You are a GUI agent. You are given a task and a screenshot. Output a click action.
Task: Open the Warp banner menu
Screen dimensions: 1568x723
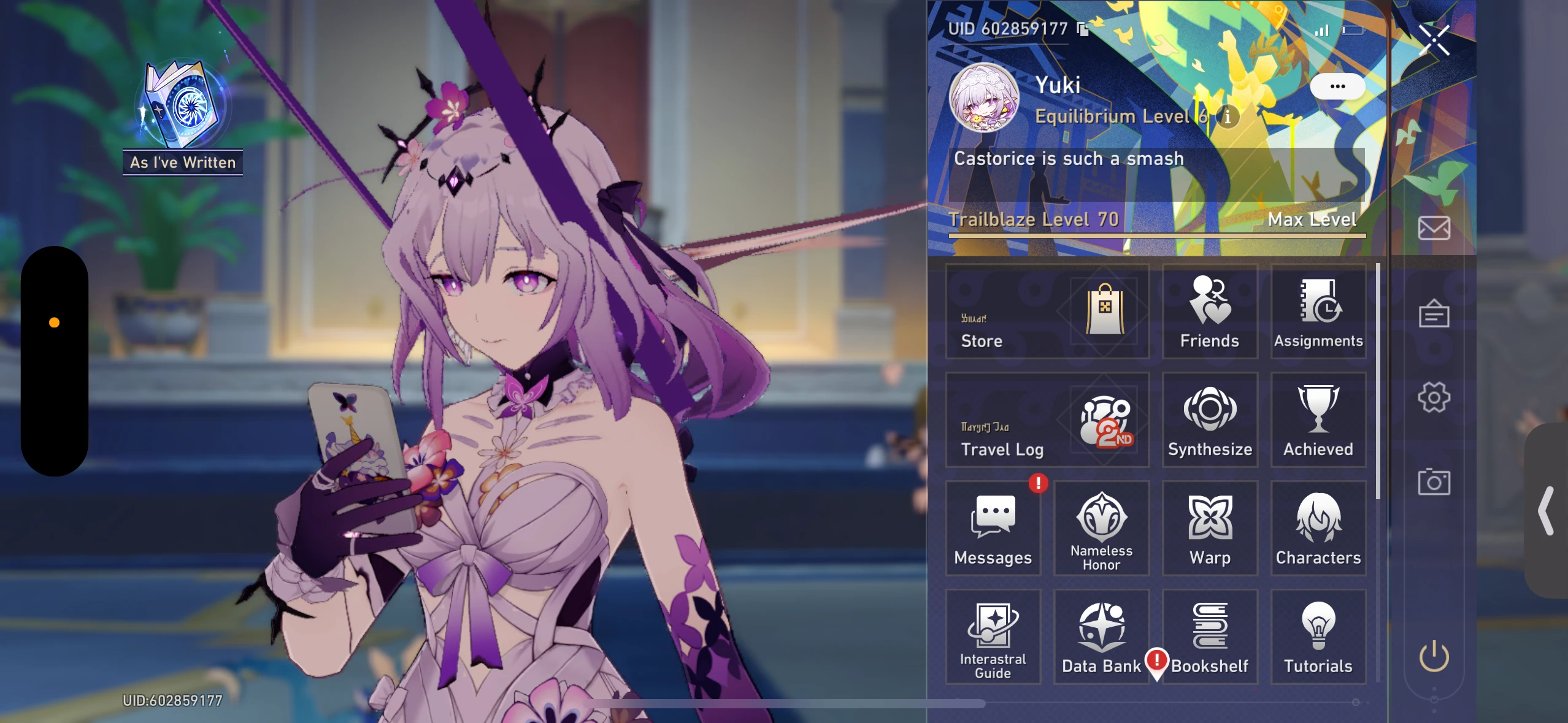1209,527
